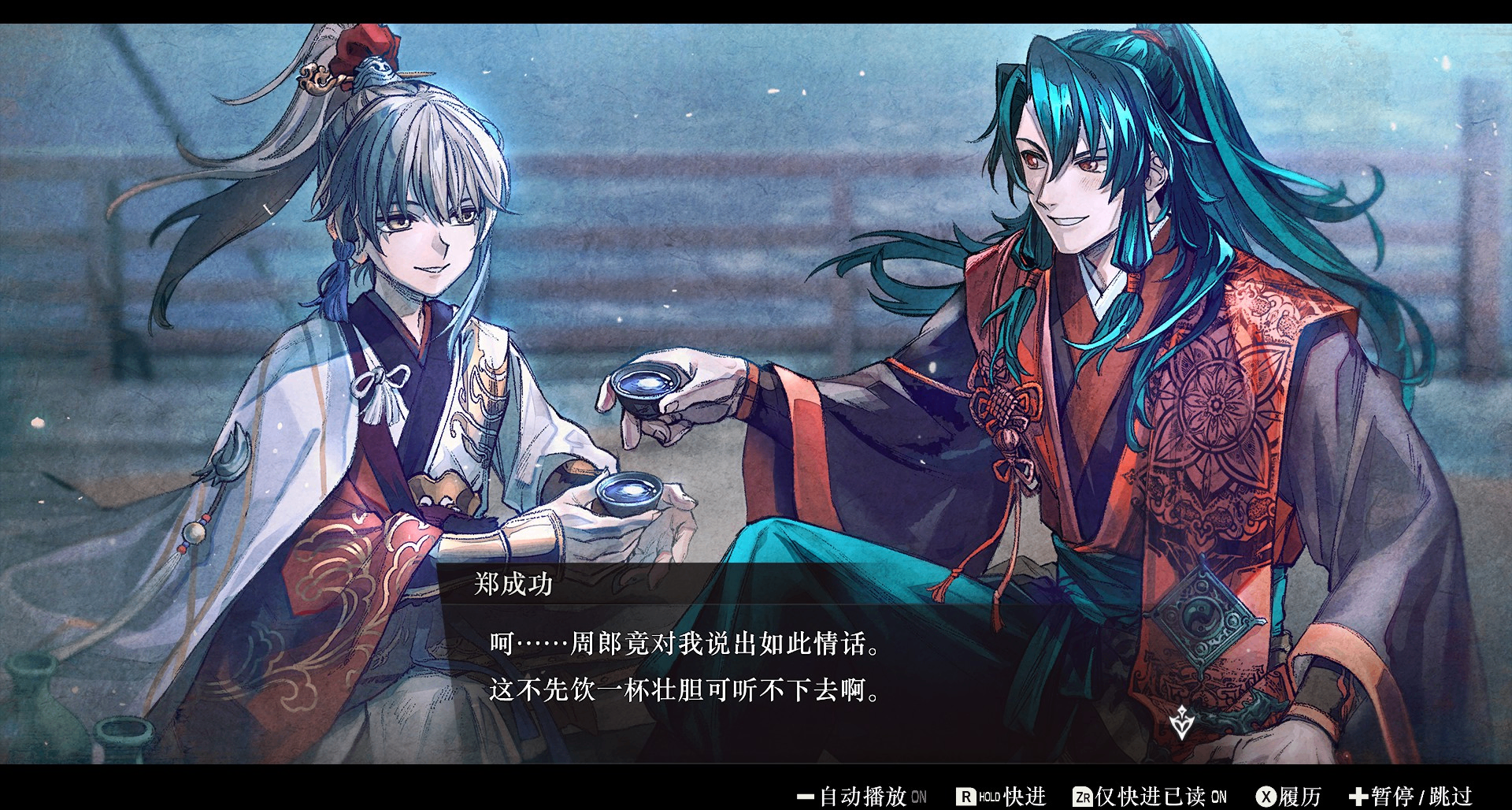This screenshot has height=810, width=1512.
Task: Click the plus icon before 暂停/跳过
Action: [x=1360, y=796]
